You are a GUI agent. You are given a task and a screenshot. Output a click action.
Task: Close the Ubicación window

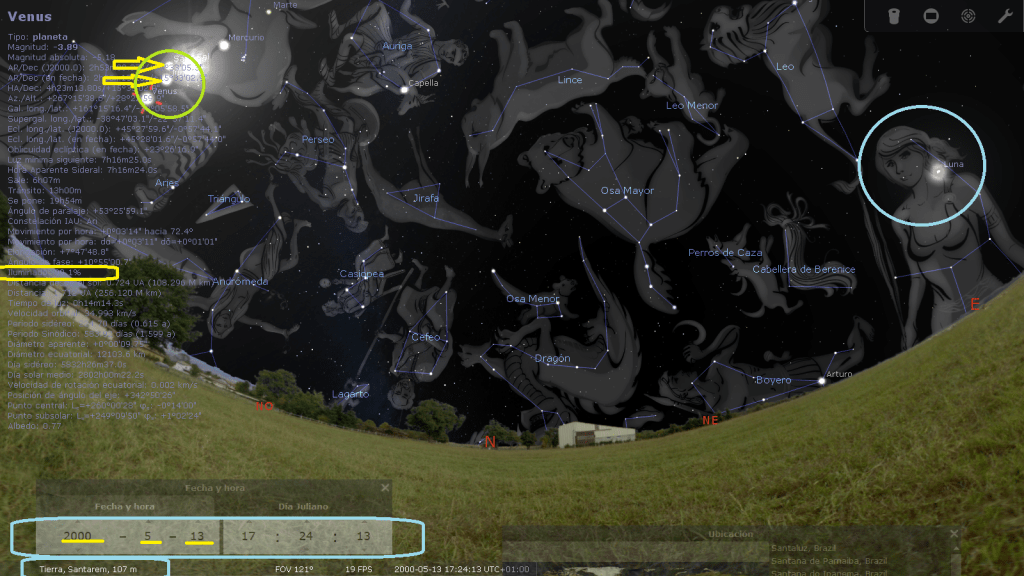coord(954,534)
